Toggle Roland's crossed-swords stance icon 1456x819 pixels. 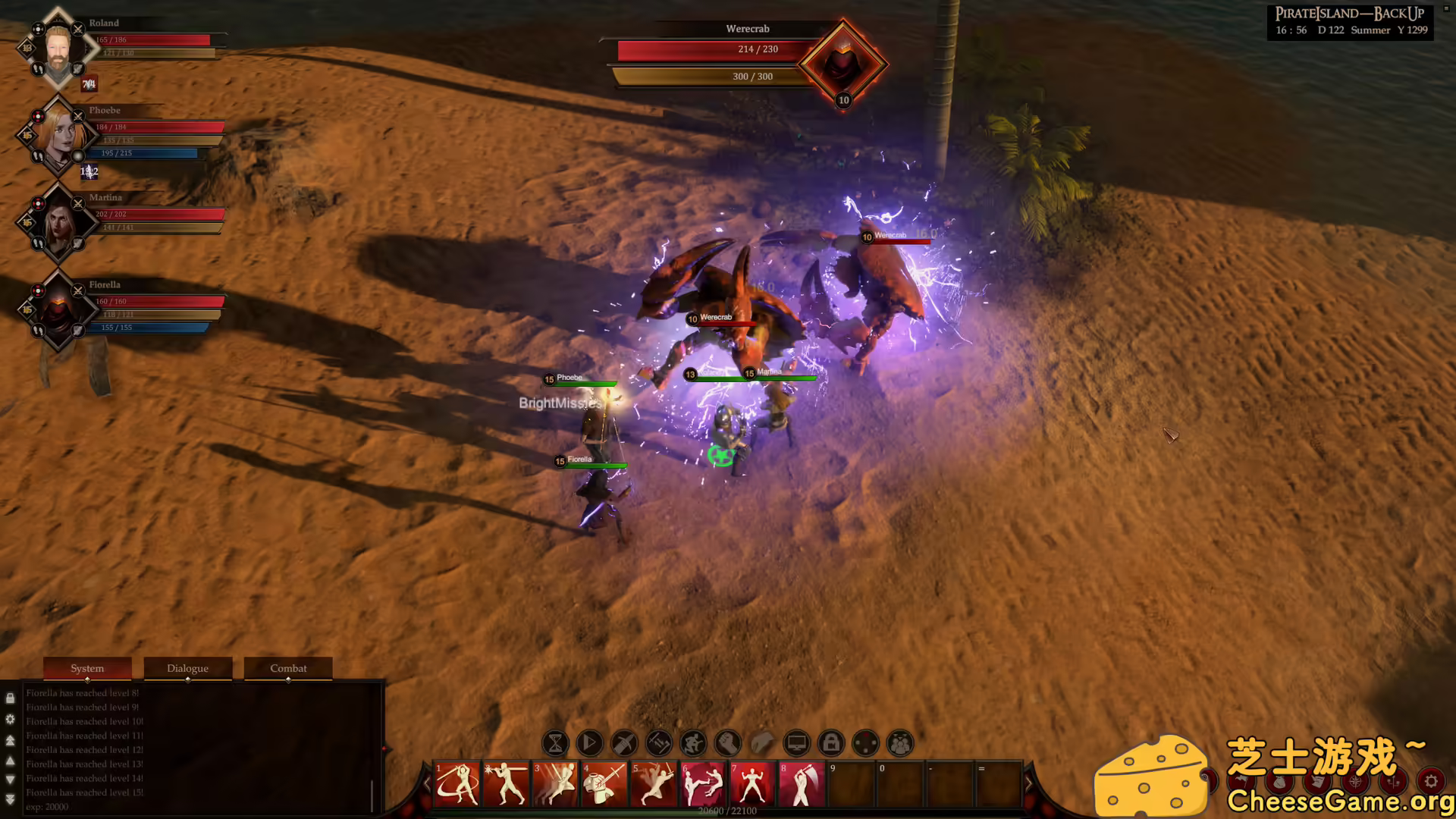click(x=78, y=29)
